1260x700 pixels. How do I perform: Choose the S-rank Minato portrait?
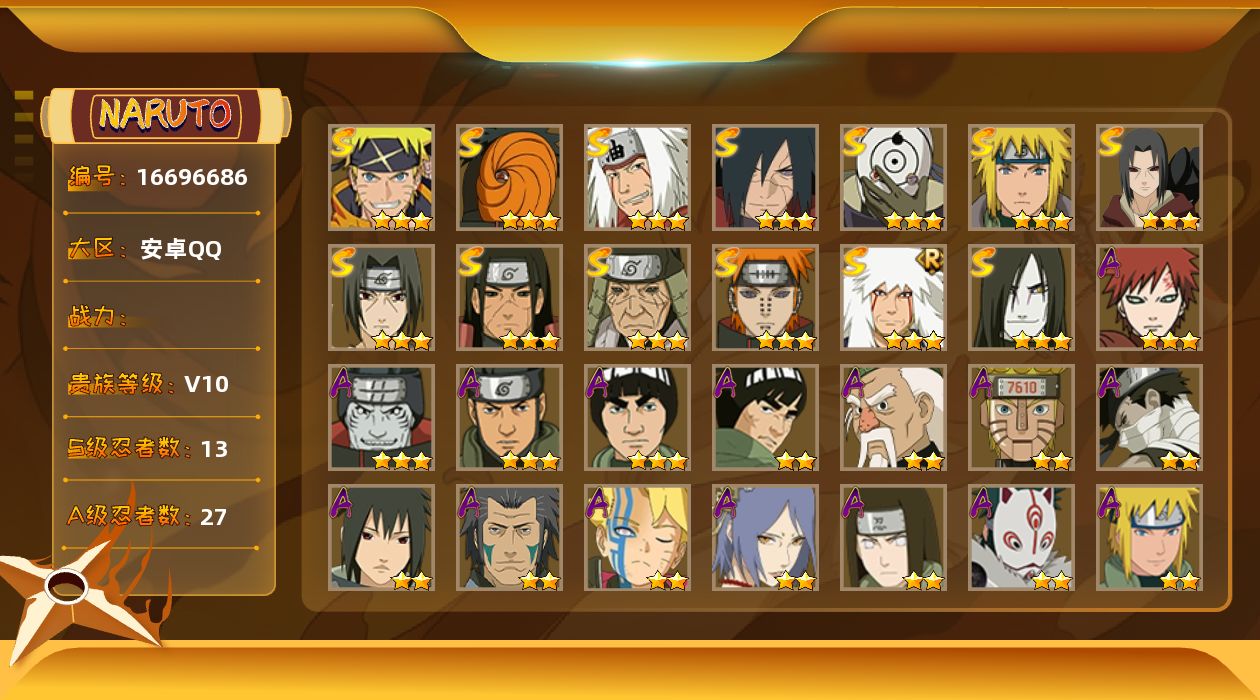click(x=1021, y=177)
